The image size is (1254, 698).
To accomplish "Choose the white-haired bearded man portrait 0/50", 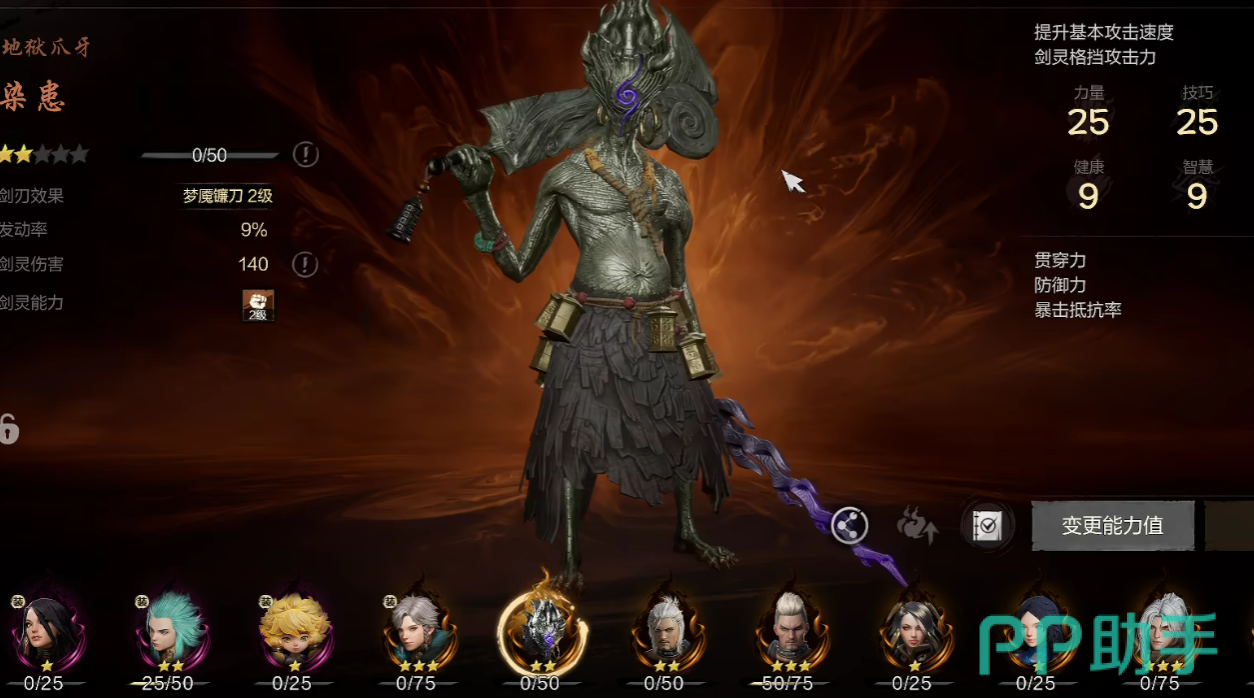I will click(666, 629).
